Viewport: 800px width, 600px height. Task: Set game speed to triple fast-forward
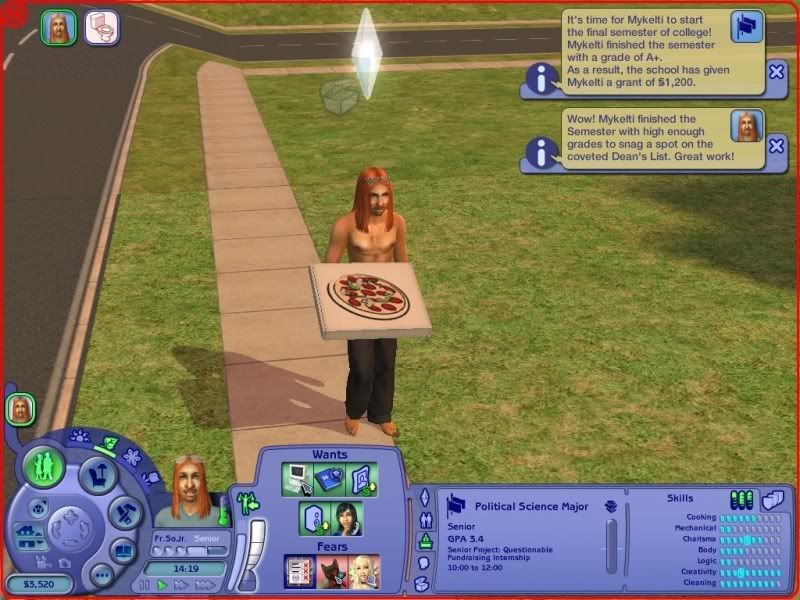[x=205, y=584]
